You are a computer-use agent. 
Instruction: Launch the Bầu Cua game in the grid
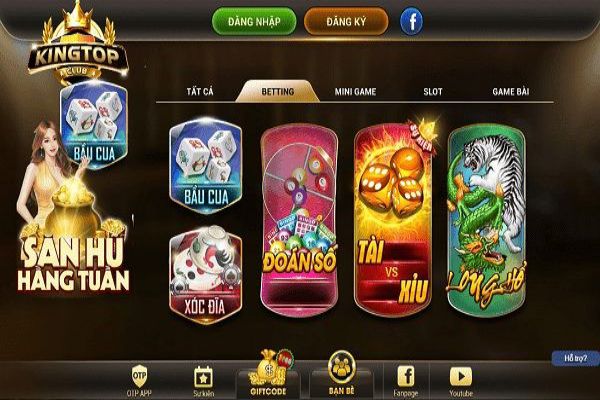point(206,166)
